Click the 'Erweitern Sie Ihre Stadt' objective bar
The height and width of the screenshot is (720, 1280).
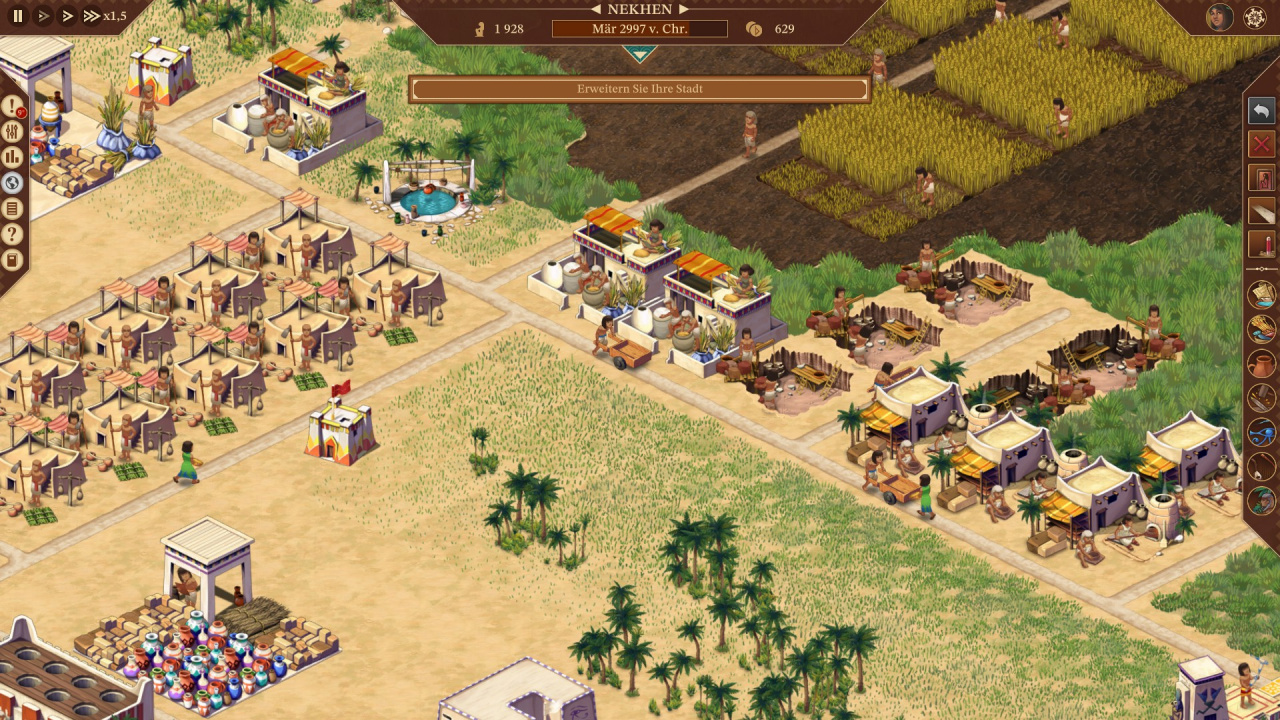pyautogui.click(x=640, y=89)
